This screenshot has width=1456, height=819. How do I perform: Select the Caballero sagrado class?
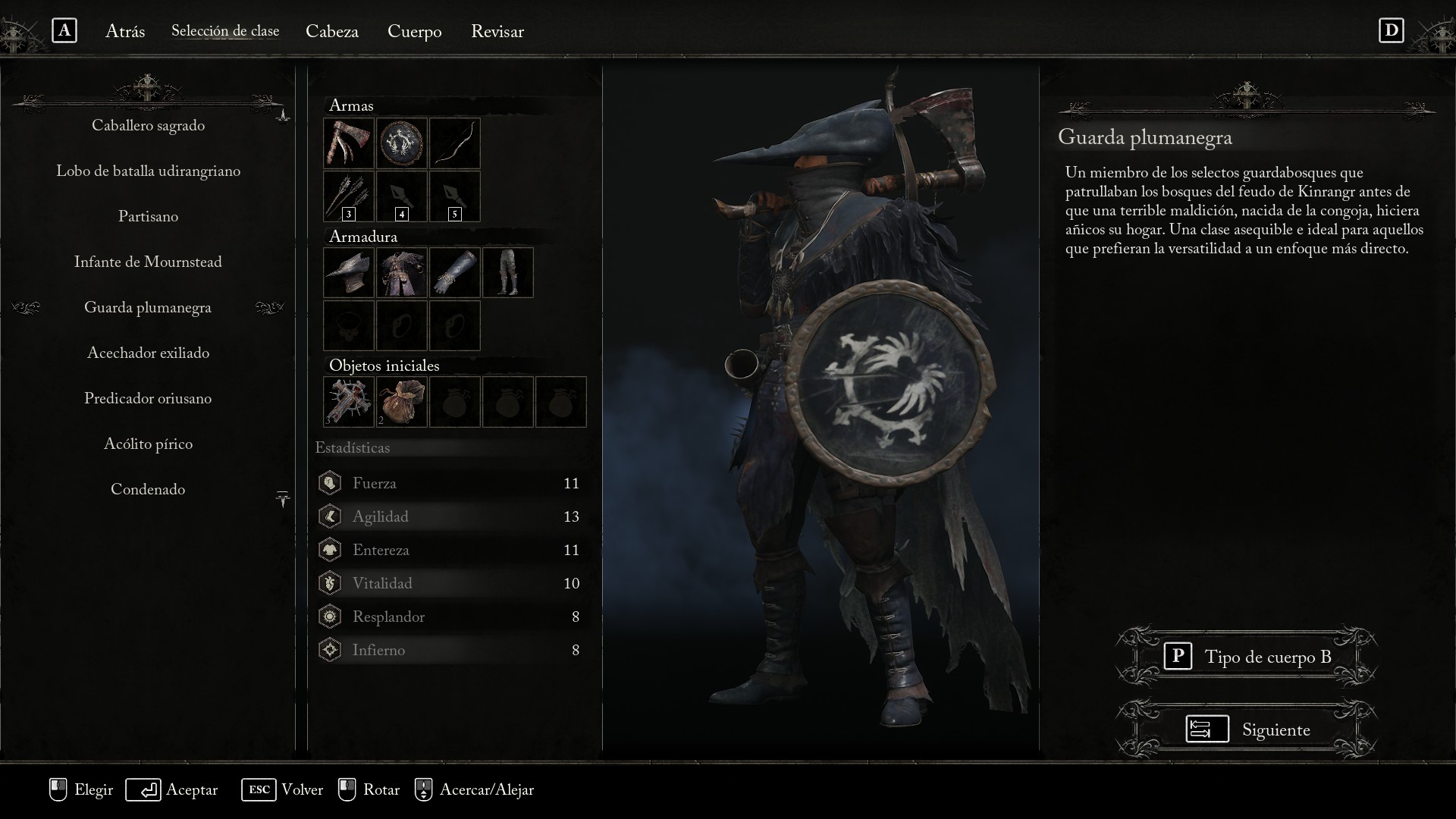[148, 126]
